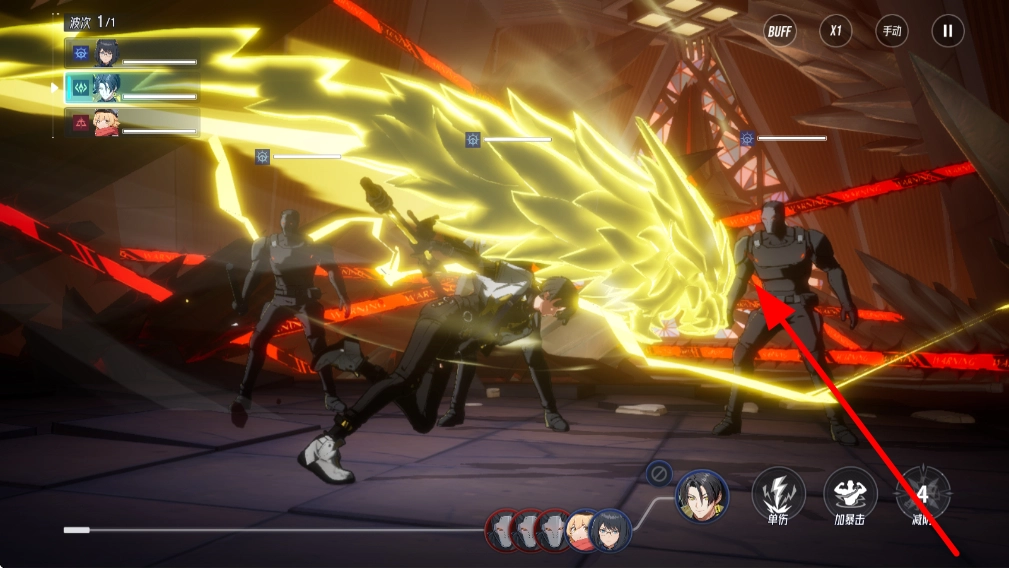Click the active dark-haired character portrait
Image resolution: width=1009 pixels, height=568 pixels.
pyautogui.click(x=701, y=496)
